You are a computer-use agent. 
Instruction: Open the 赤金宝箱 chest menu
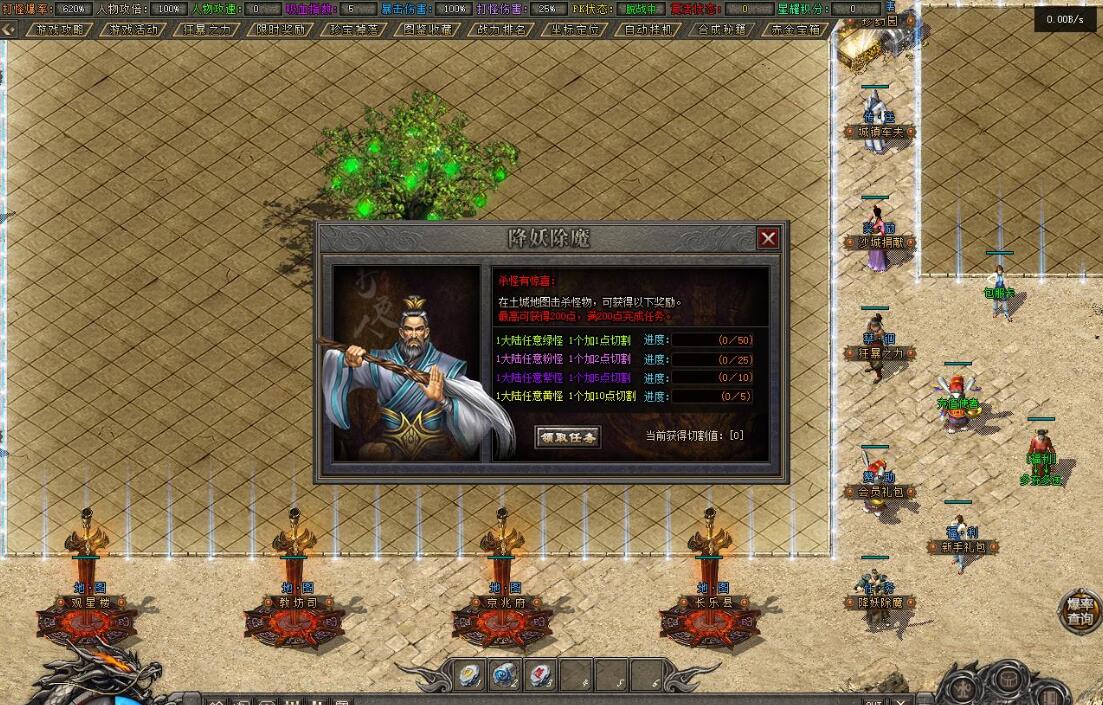pos(797,30)
